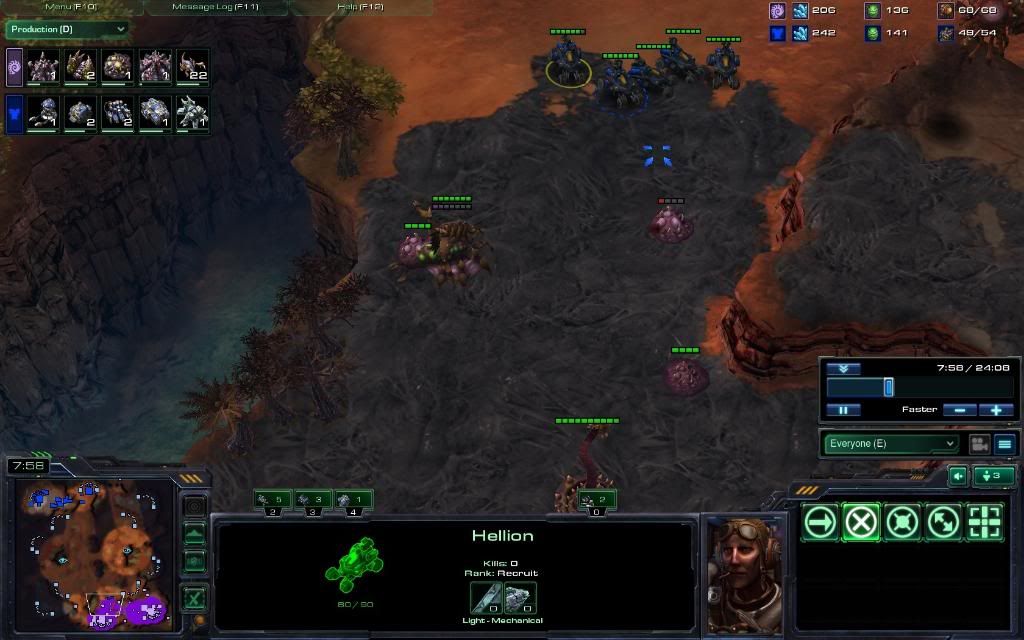Open the Help (F12) menu
1024x640 pixels.
(361, 7)
